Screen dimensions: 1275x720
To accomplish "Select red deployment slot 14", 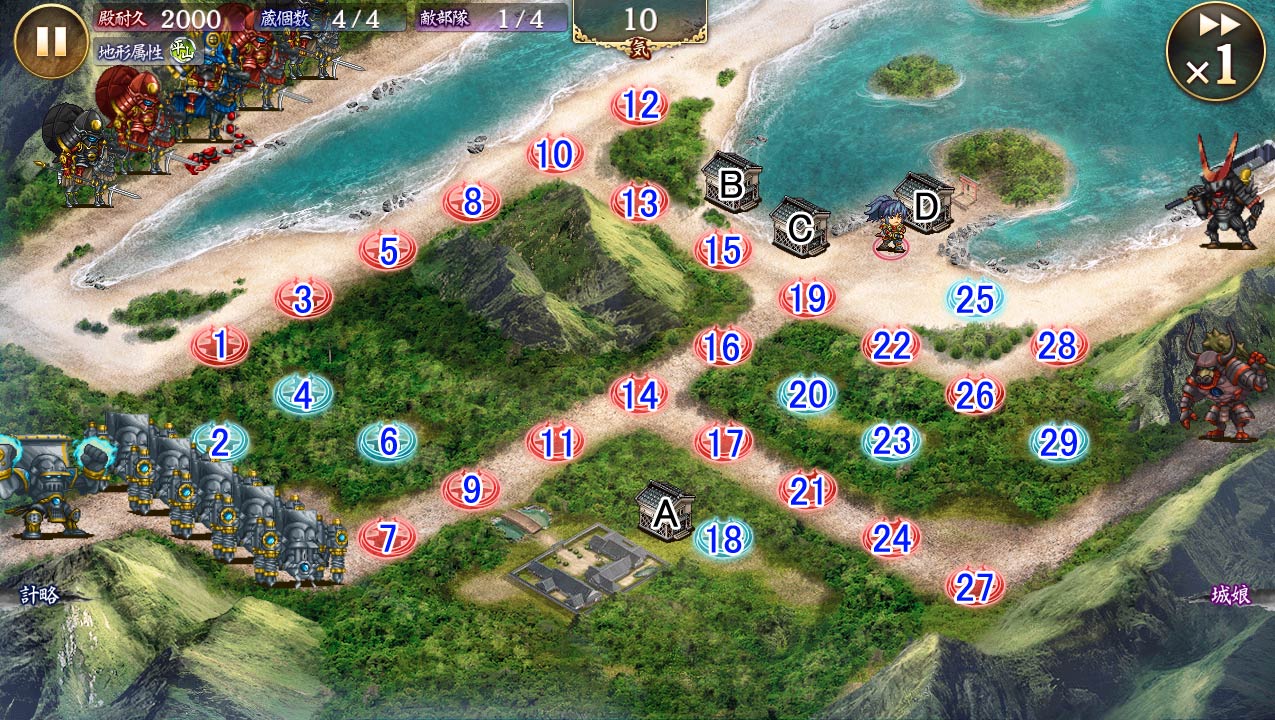I will point(640,393).
